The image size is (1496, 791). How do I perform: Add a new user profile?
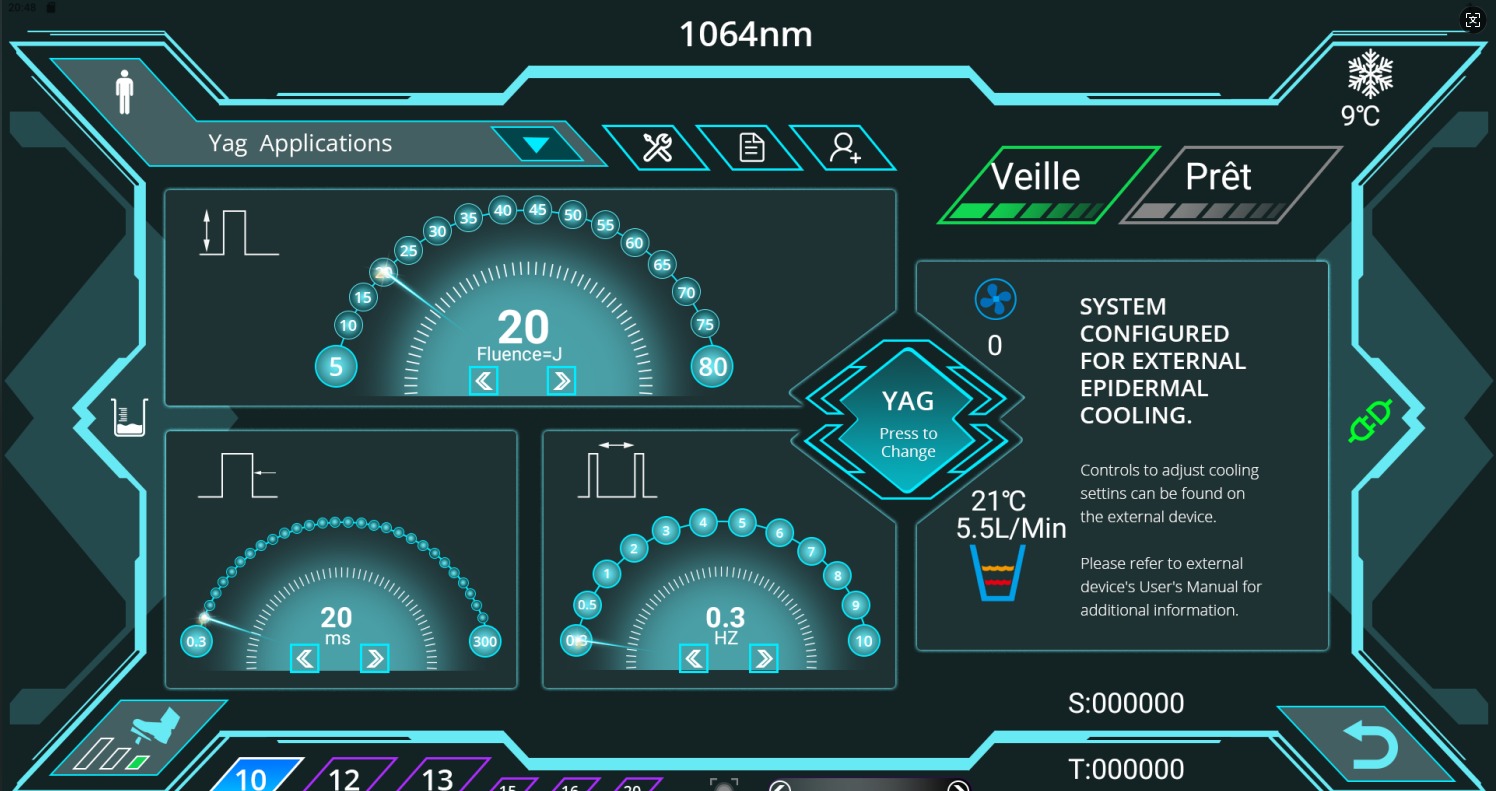click(x=844, y=147)
